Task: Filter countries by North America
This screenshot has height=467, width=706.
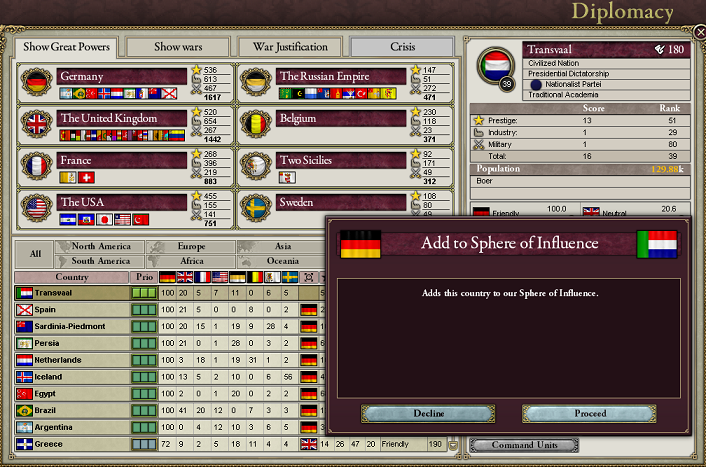Action: coord(100,246)
